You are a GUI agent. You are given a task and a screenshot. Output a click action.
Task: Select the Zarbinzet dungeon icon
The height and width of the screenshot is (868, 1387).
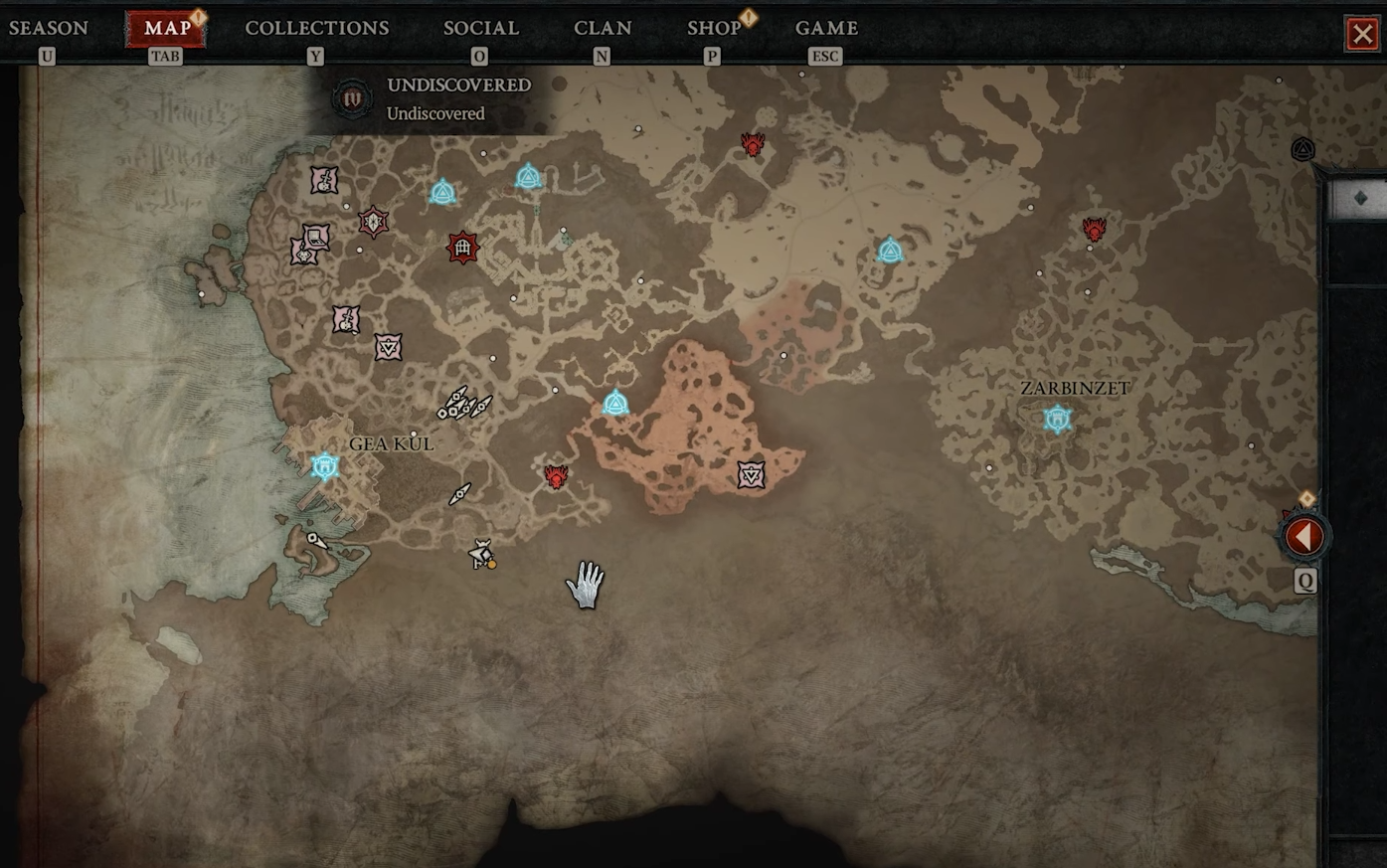click(x=1056, y=419)
